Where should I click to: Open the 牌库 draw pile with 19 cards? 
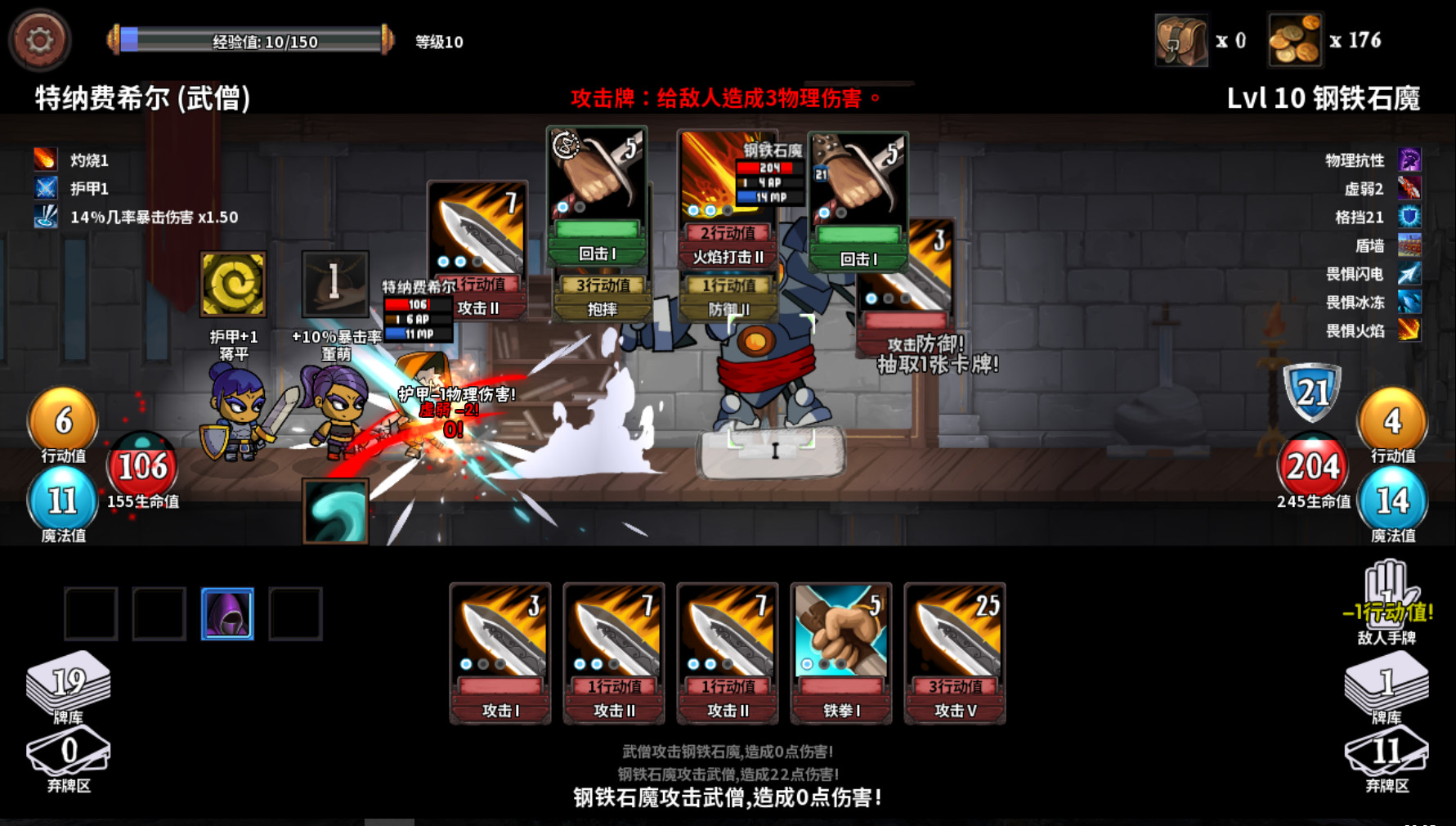(x=69, y=683)
